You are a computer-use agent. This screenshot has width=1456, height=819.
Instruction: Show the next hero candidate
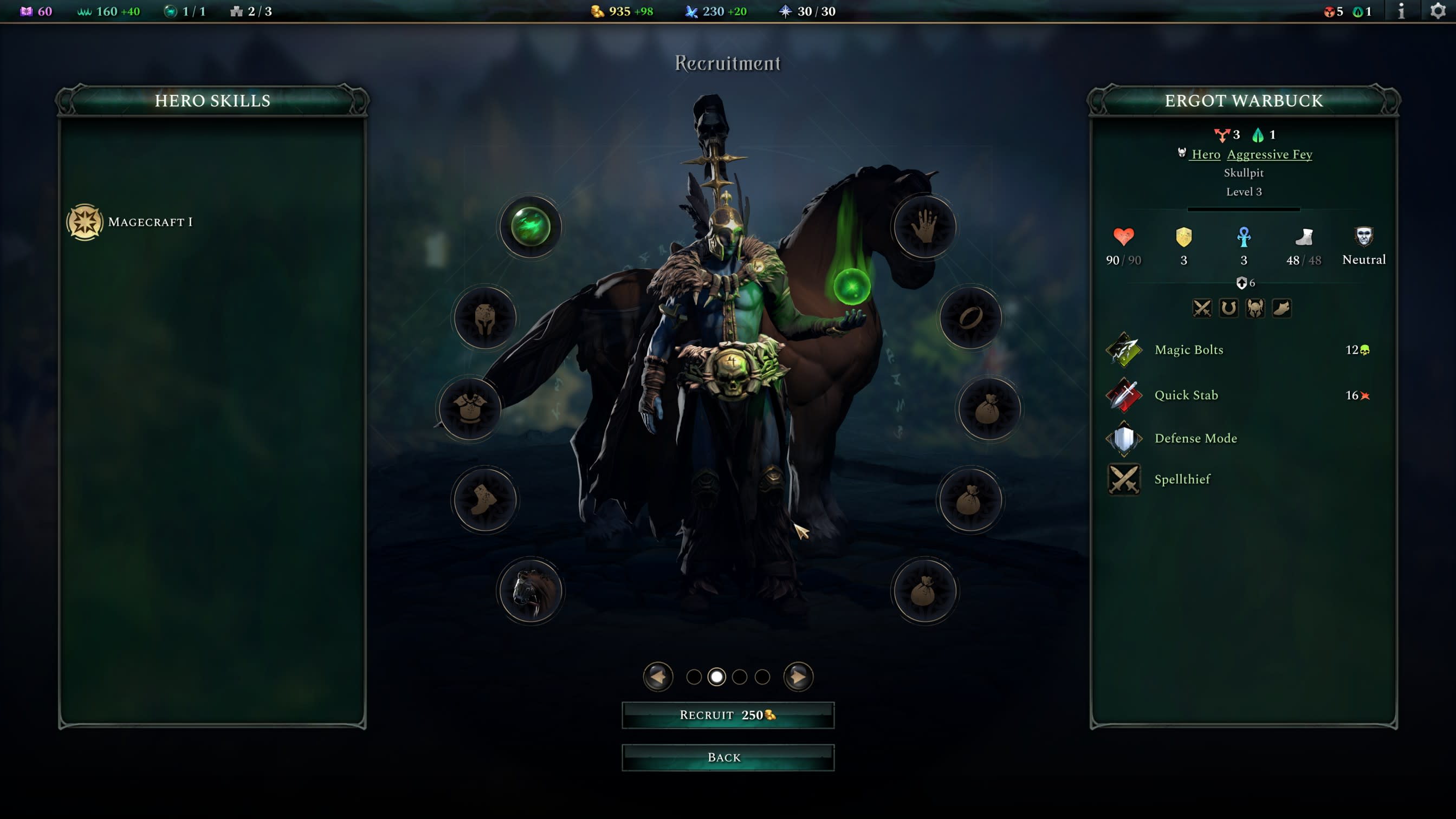798,677
